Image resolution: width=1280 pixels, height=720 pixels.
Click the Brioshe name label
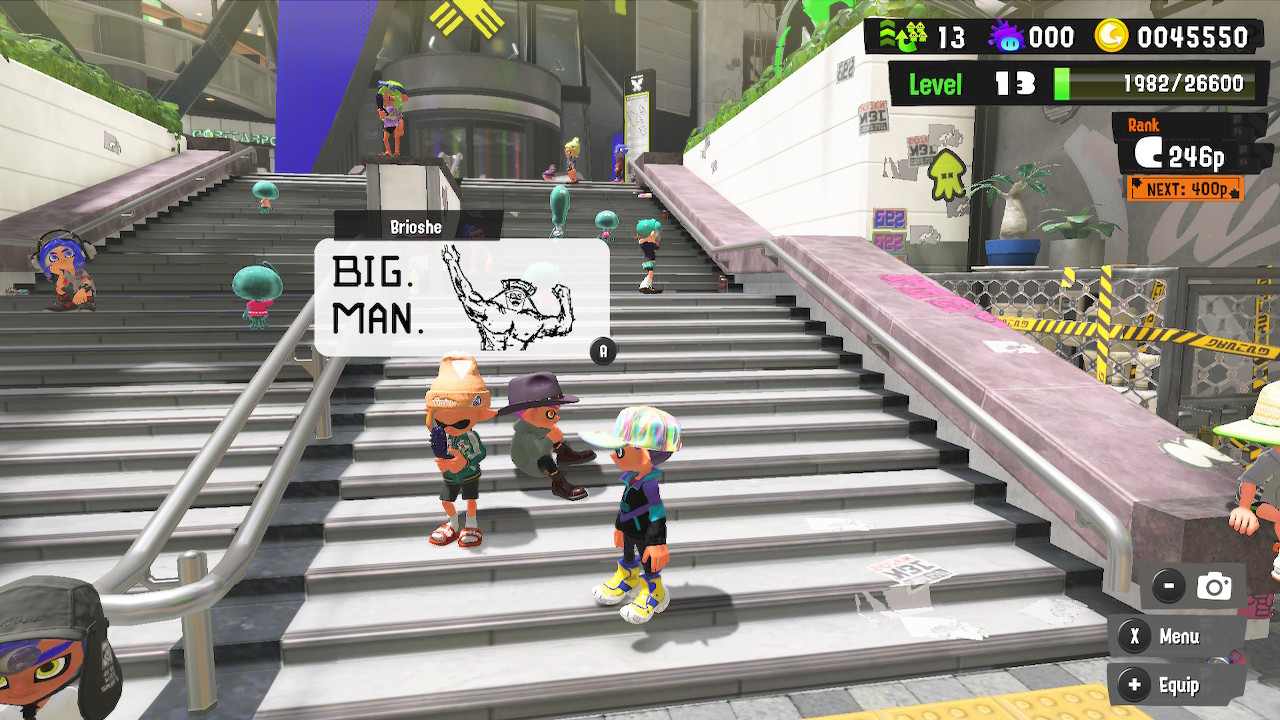coord(416,227)
